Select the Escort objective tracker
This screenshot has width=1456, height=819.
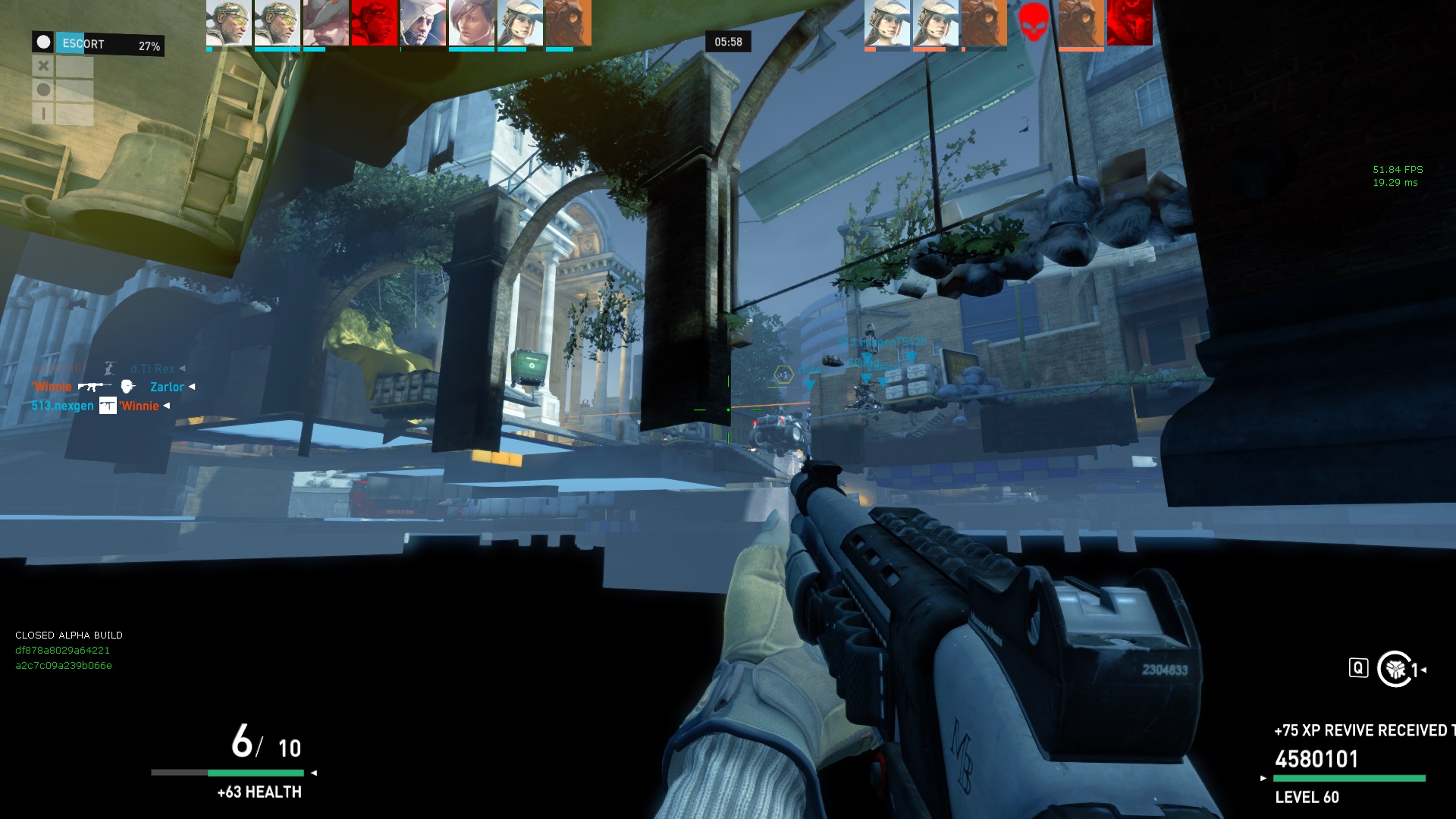(x=98, y=44)
